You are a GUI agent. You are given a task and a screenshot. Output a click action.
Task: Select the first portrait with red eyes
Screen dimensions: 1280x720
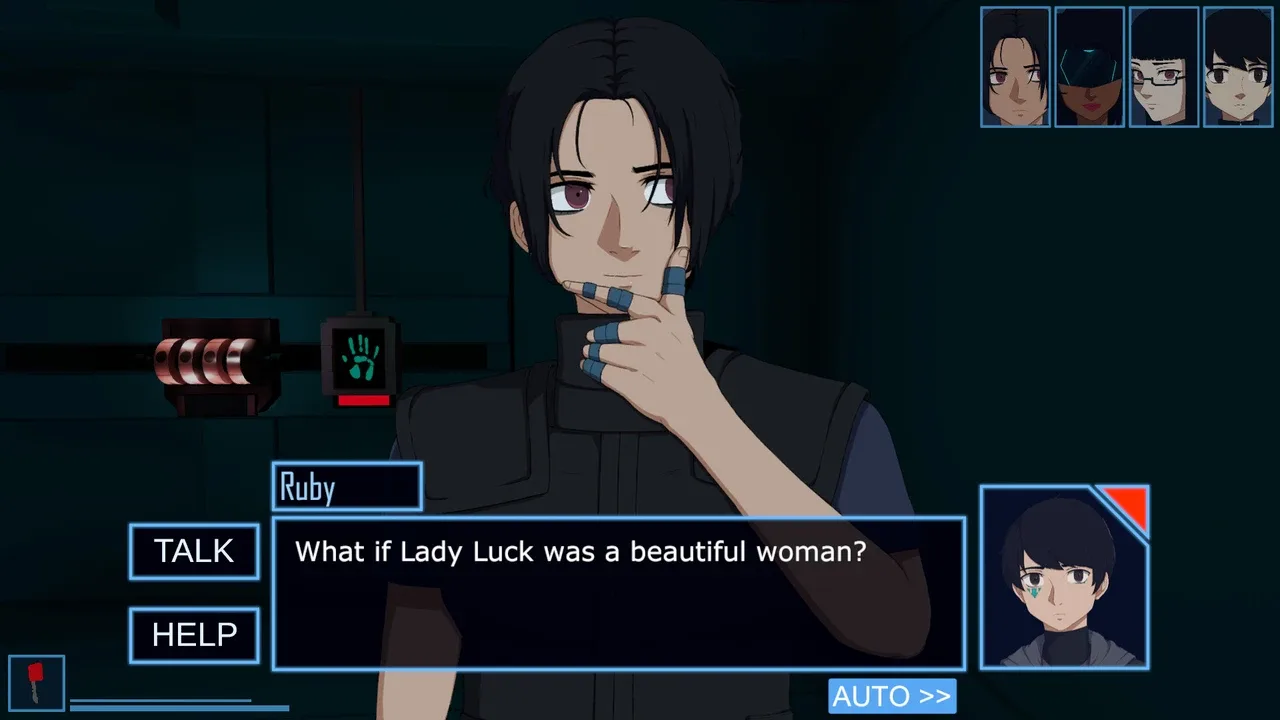(x=1015, y=67)
